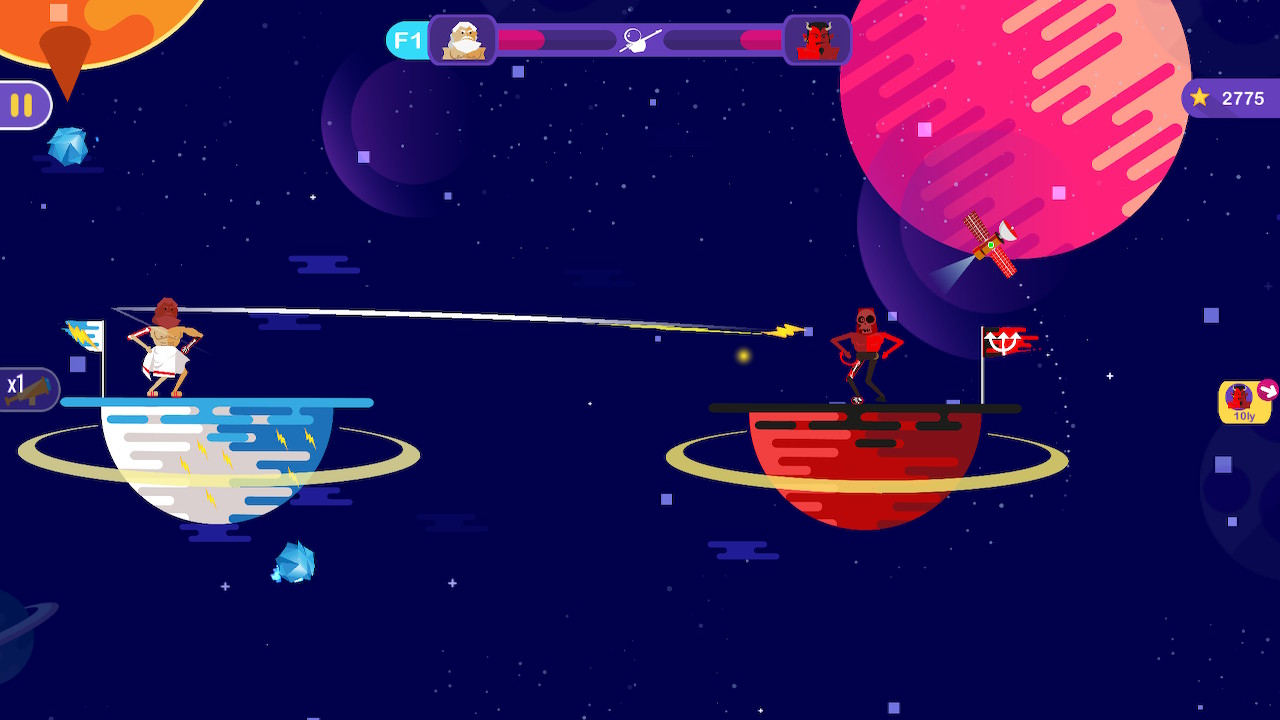Click the lightning flag on the blue planet
The height and width of the screenshot is (720, 1280).
tap(86, 335)
